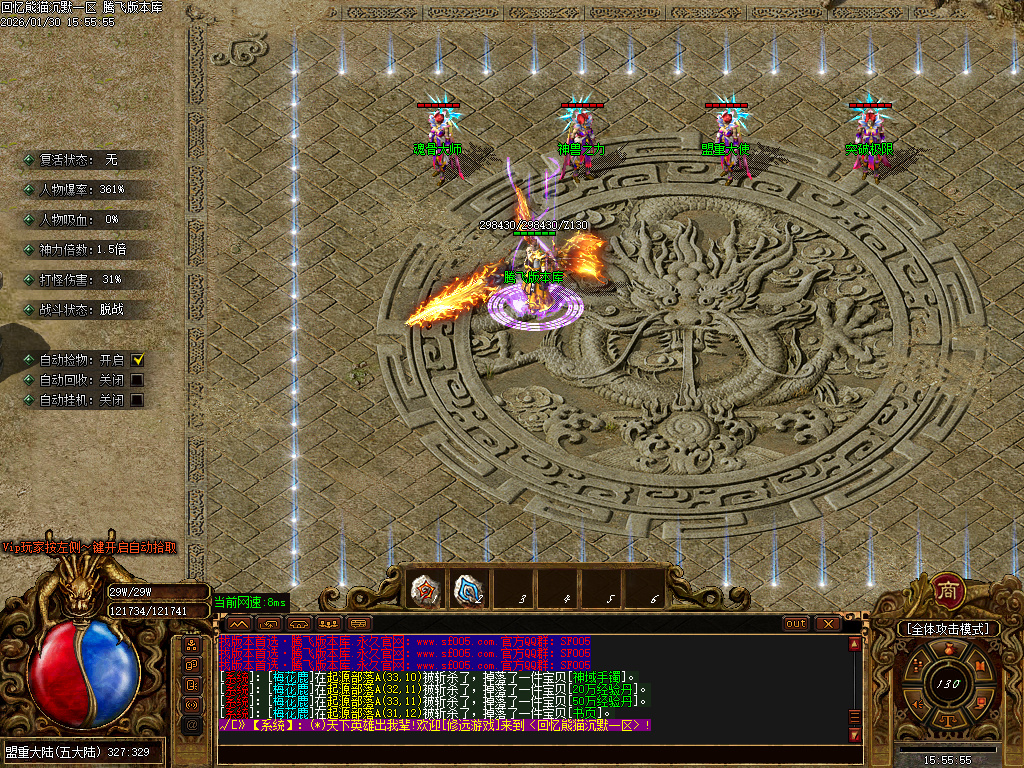Viewport: 1024px width, 768px height.
Task: Close the chat panel with X
Action: click(x=828, y=623)
